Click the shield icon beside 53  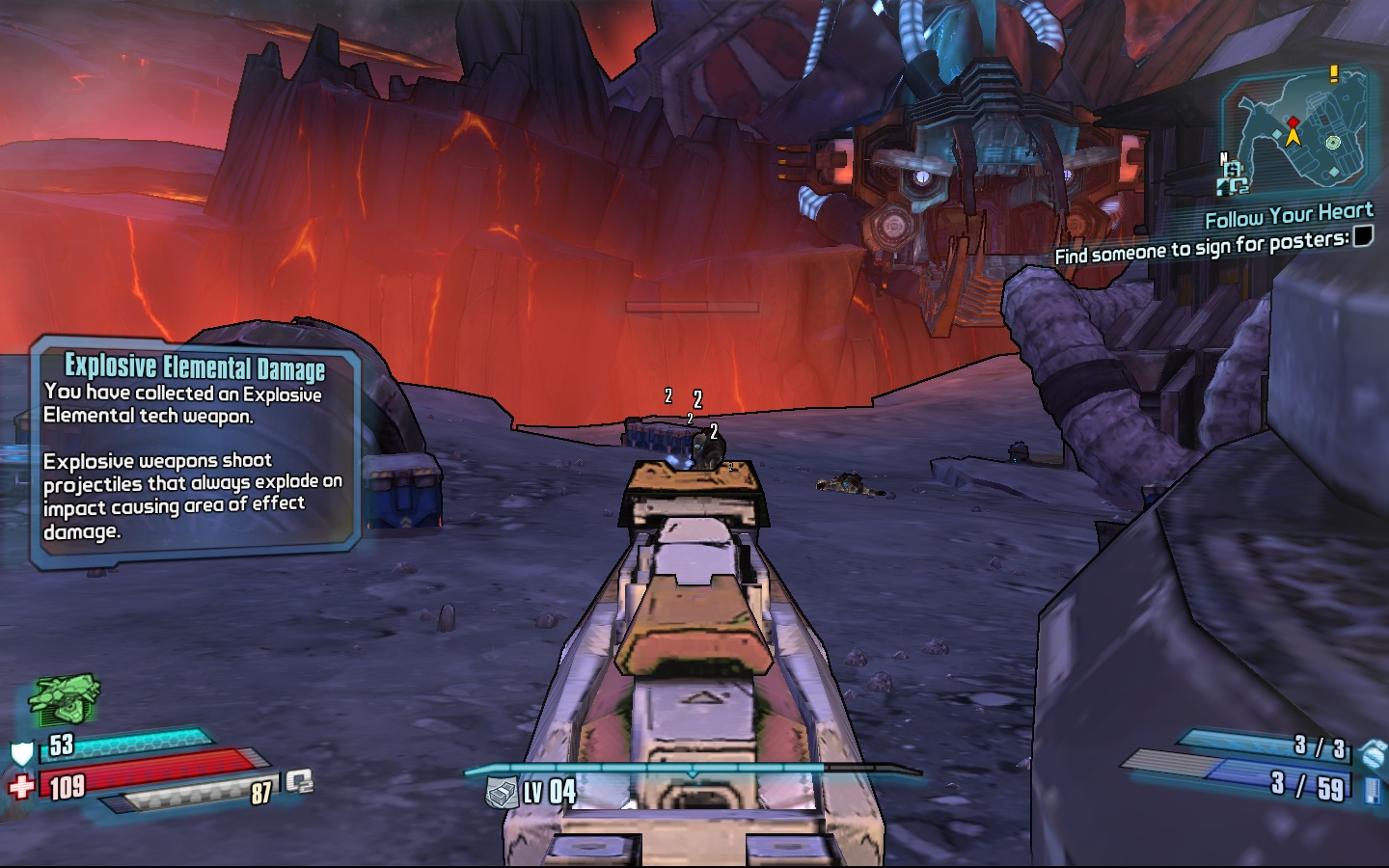(21, 753)
